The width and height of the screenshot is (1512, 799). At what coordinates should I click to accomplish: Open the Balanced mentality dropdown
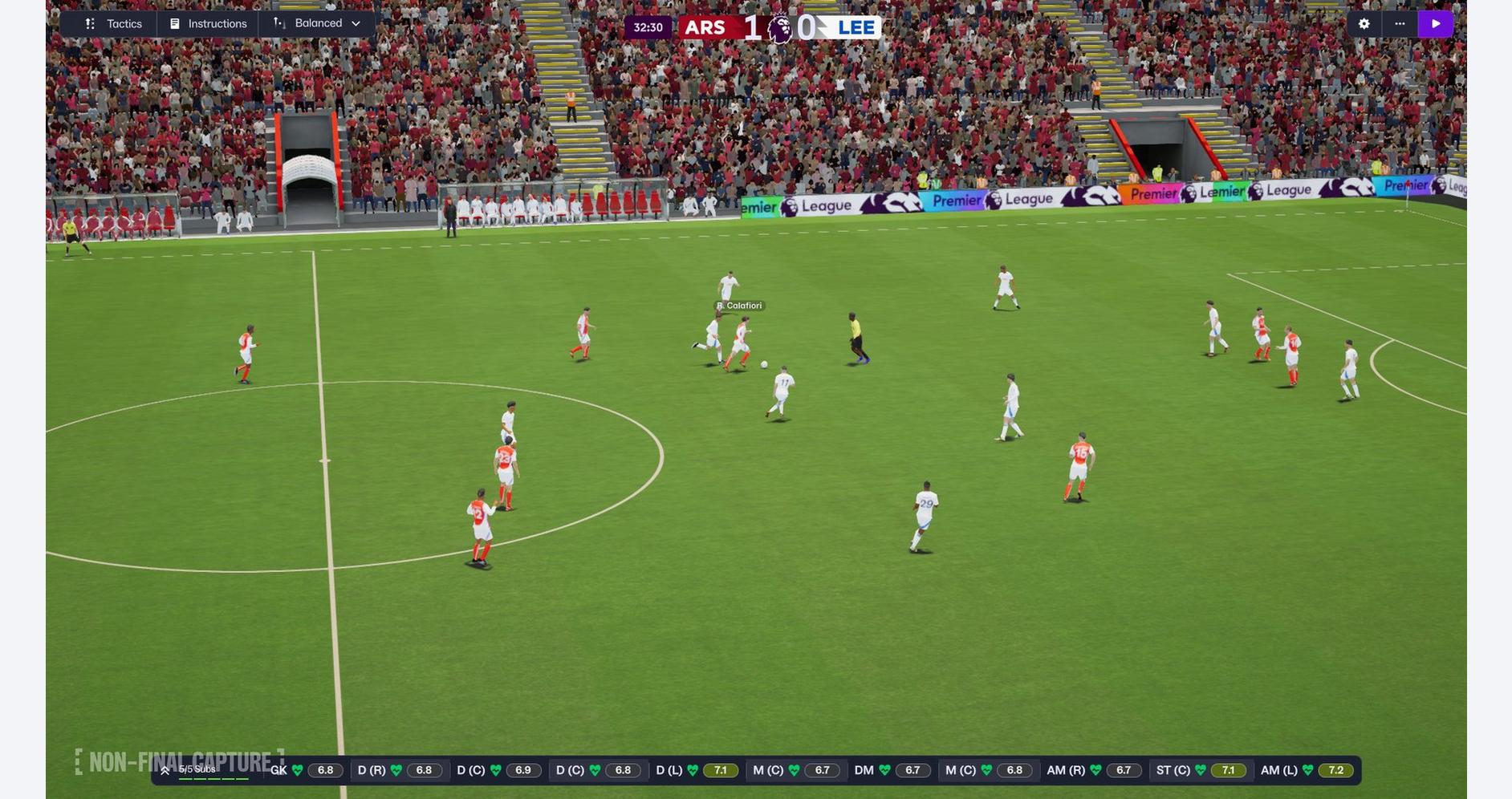click(x=319, y=23)
